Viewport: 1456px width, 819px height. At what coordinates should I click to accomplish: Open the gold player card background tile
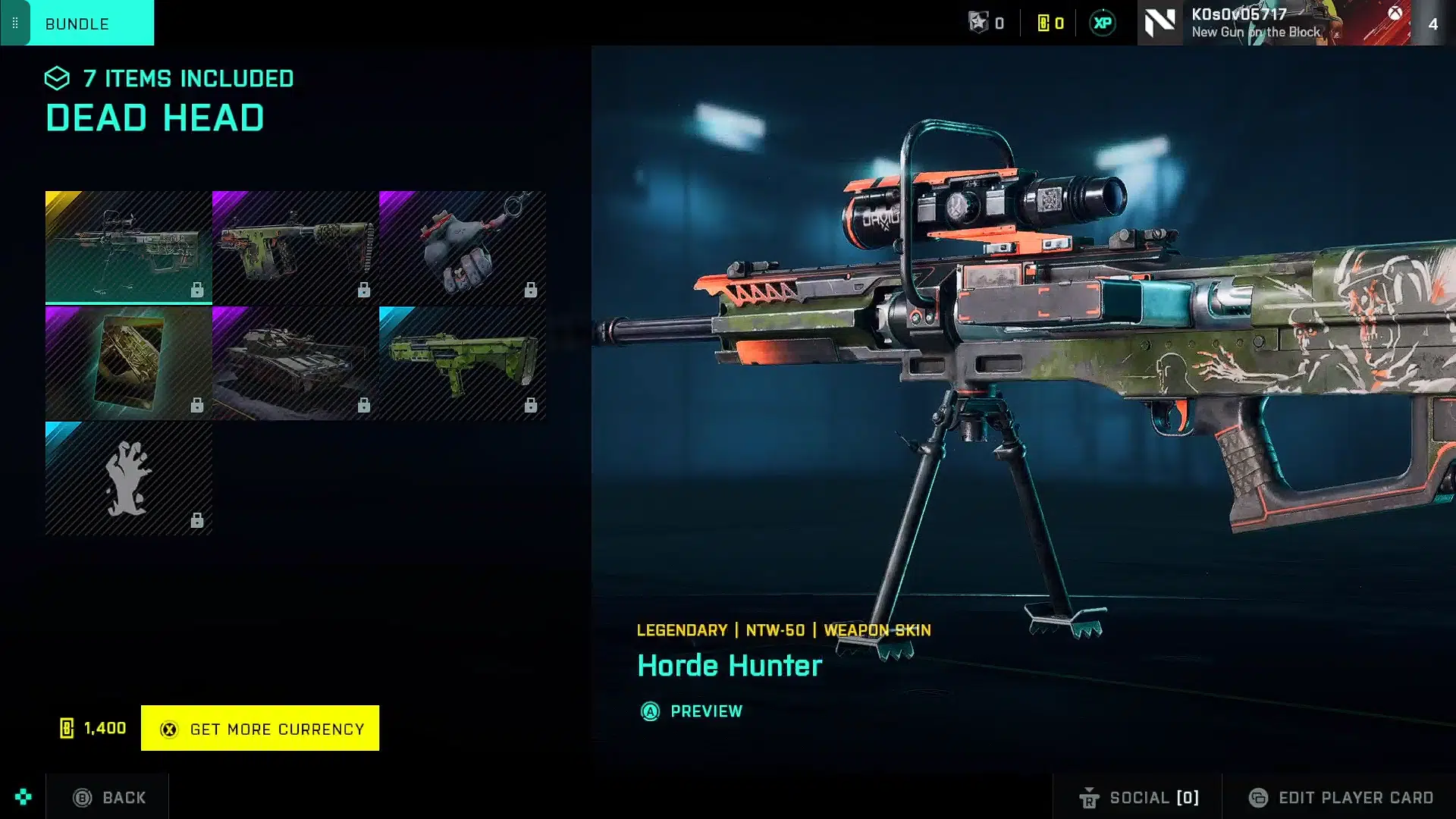[x=128, y=362]
